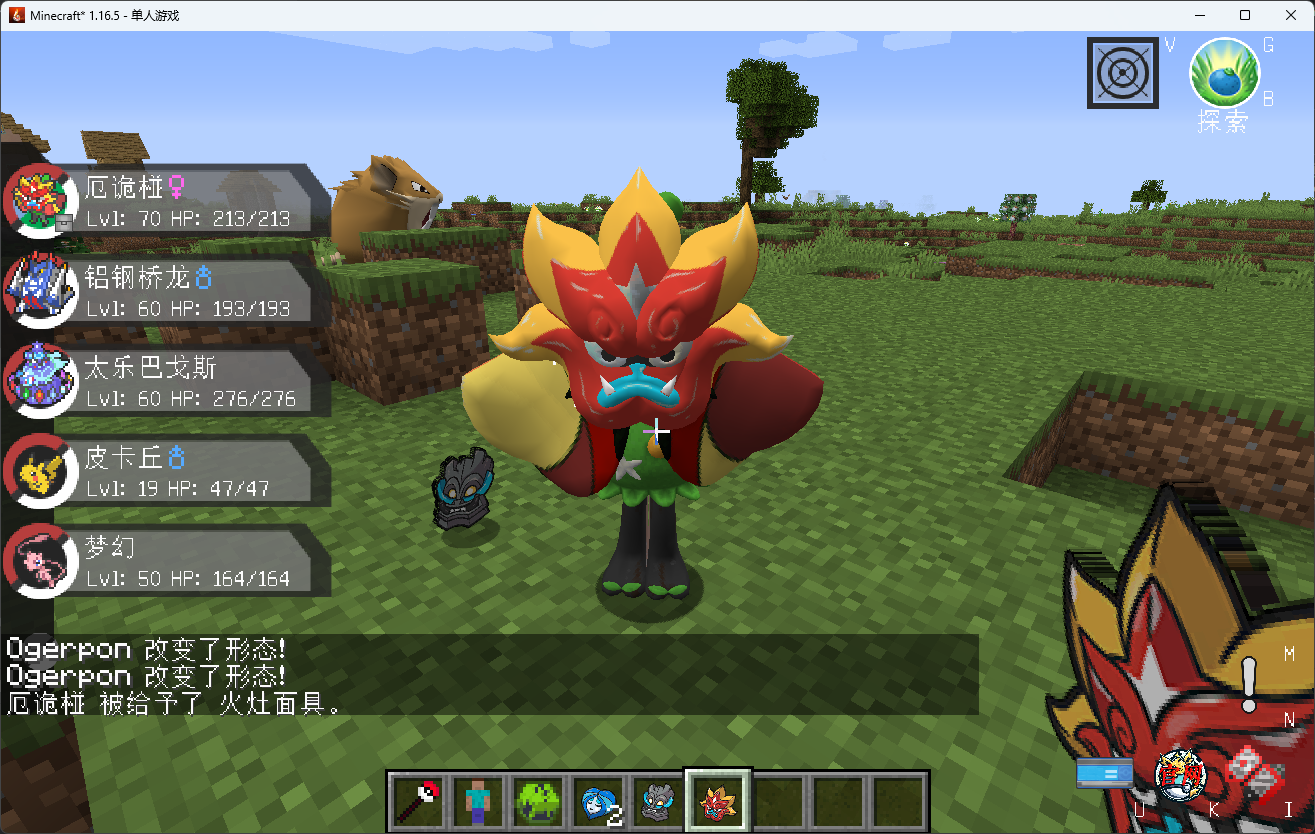
Task: Choose the green round item hotbar slot
Action: click(537, 800)
